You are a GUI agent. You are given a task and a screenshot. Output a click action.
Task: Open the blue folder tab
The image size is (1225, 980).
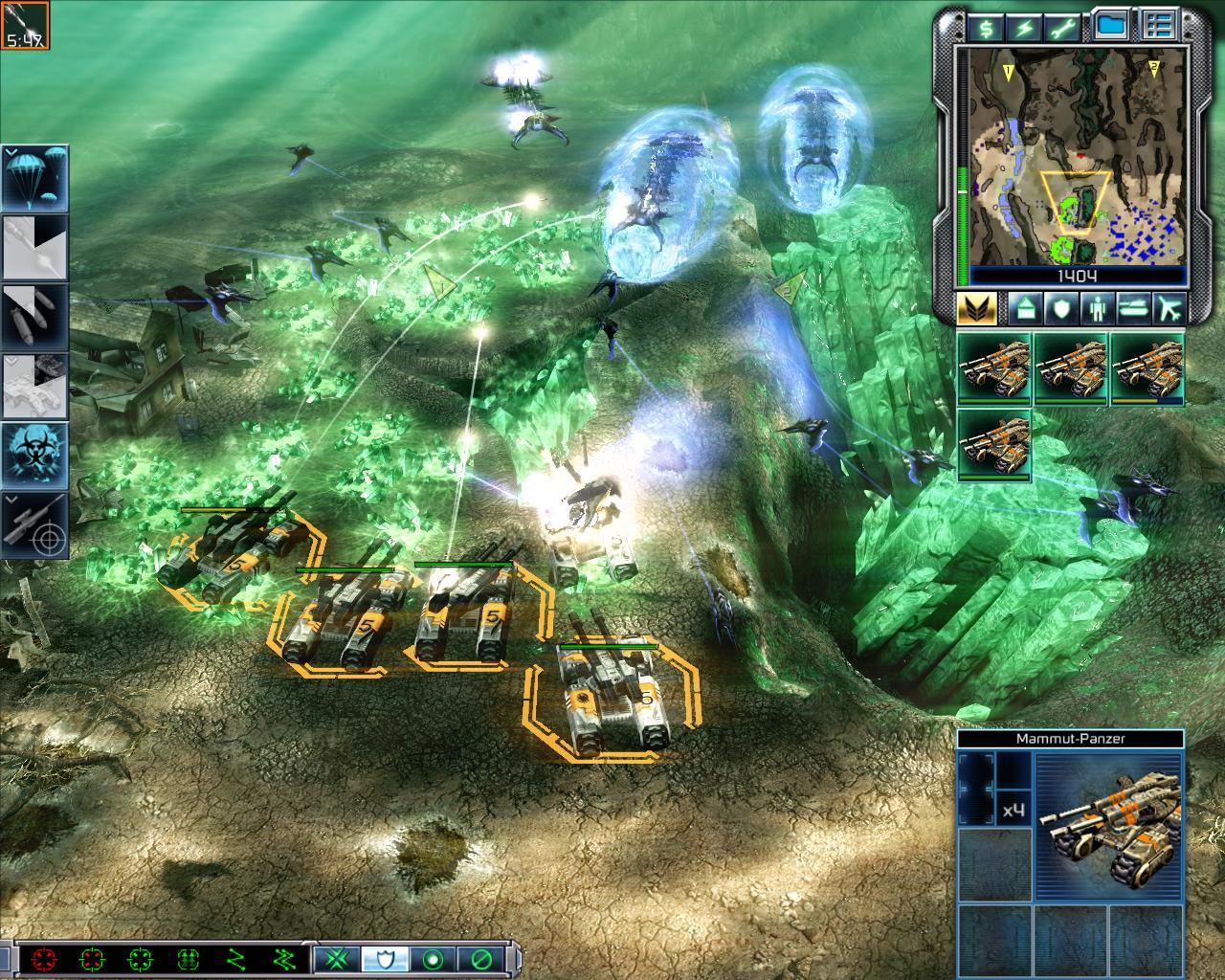[x=1110, y=27]
